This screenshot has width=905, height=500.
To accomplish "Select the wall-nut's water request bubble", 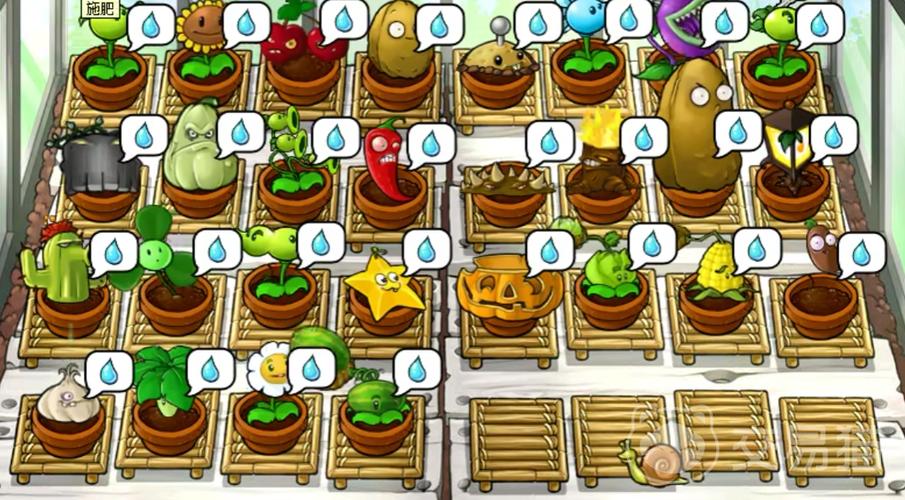I will [437, 23].
